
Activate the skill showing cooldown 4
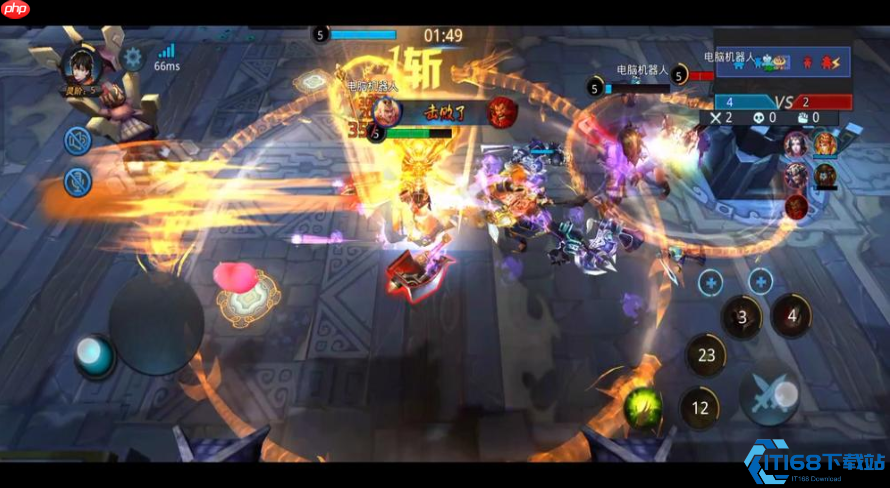pyautogui.click(x=792, y=316)
